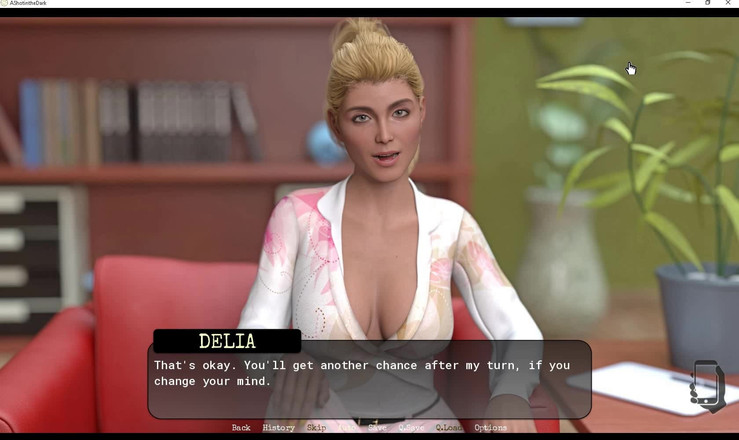Close the game window
The image size is (739, 440).
[728, 3]
